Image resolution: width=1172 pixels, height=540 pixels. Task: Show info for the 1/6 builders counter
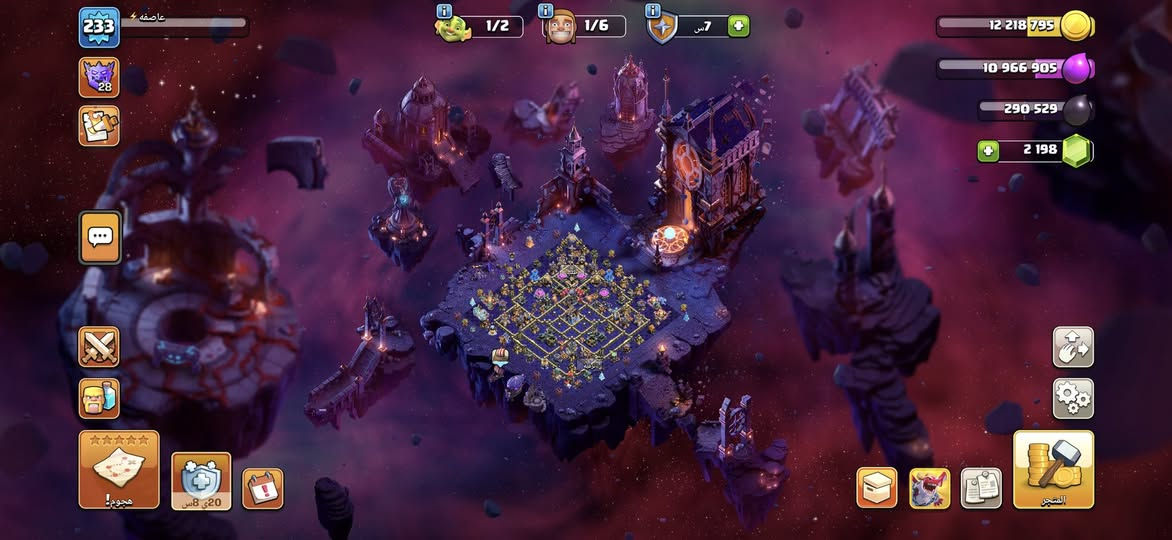(562, 26)
